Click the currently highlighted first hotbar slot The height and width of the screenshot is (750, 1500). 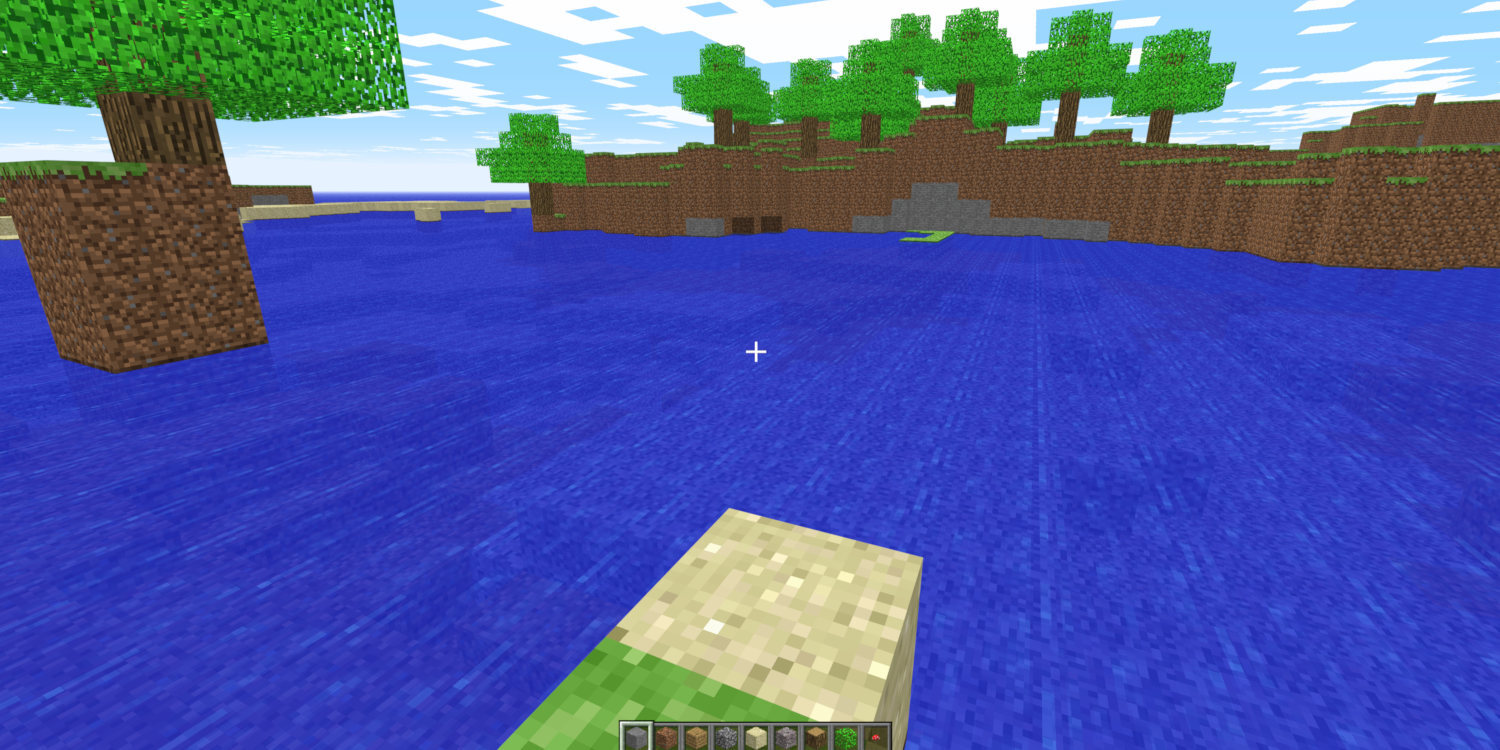[x=638, y=737]
